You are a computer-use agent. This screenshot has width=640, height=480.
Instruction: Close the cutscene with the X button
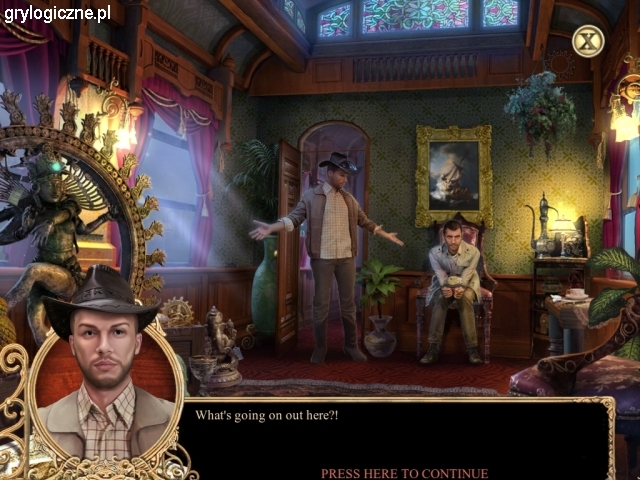click(588, 41)
